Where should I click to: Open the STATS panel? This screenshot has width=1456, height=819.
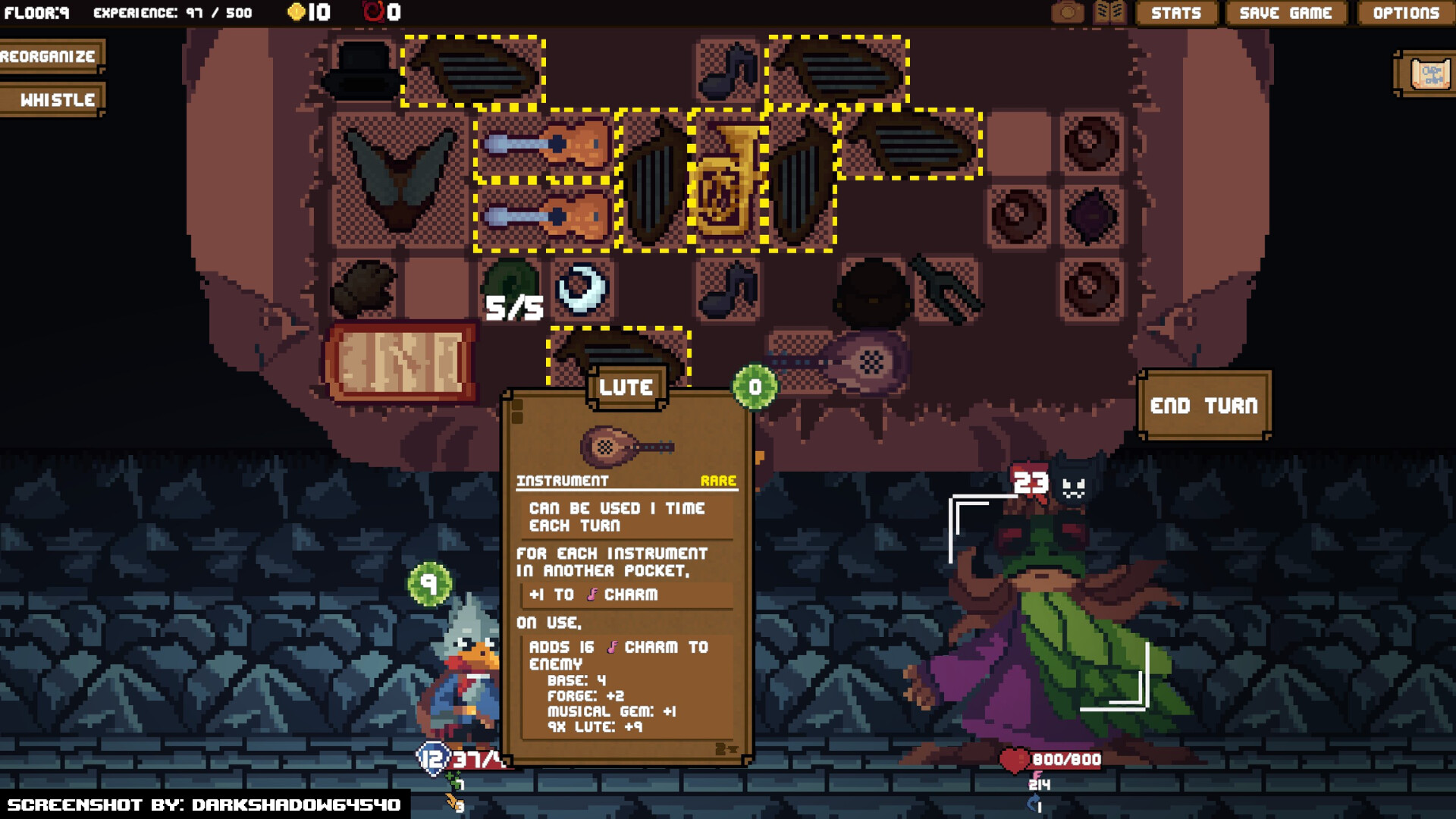tap(1175, 13)
